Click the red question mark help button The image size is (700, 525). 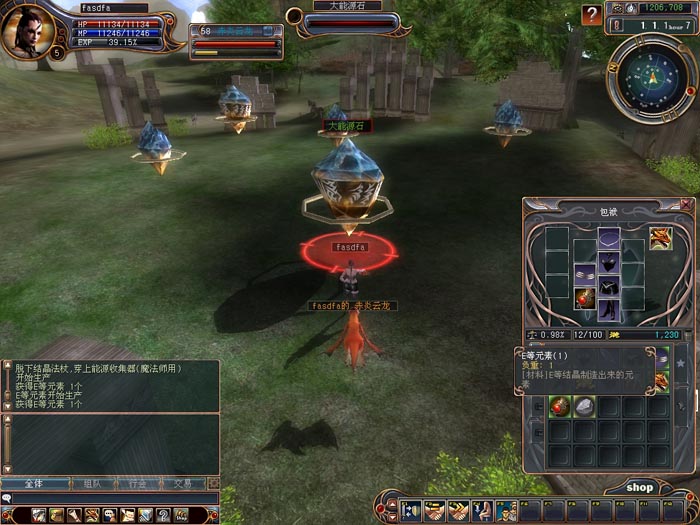click(592, 15)
